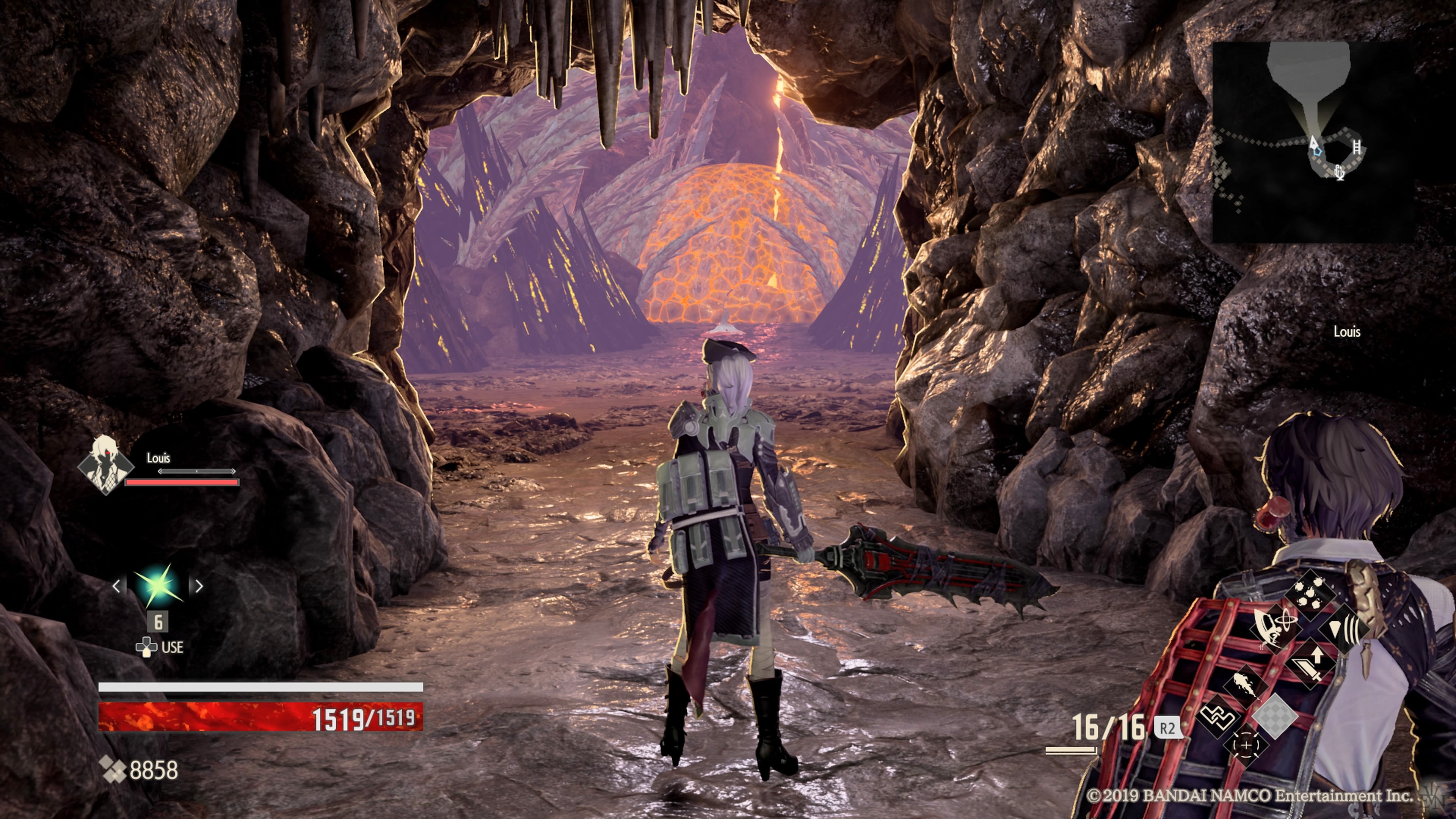Click Louis's partner portrait
Viewport: 1456px width, 819px height.
106,465
